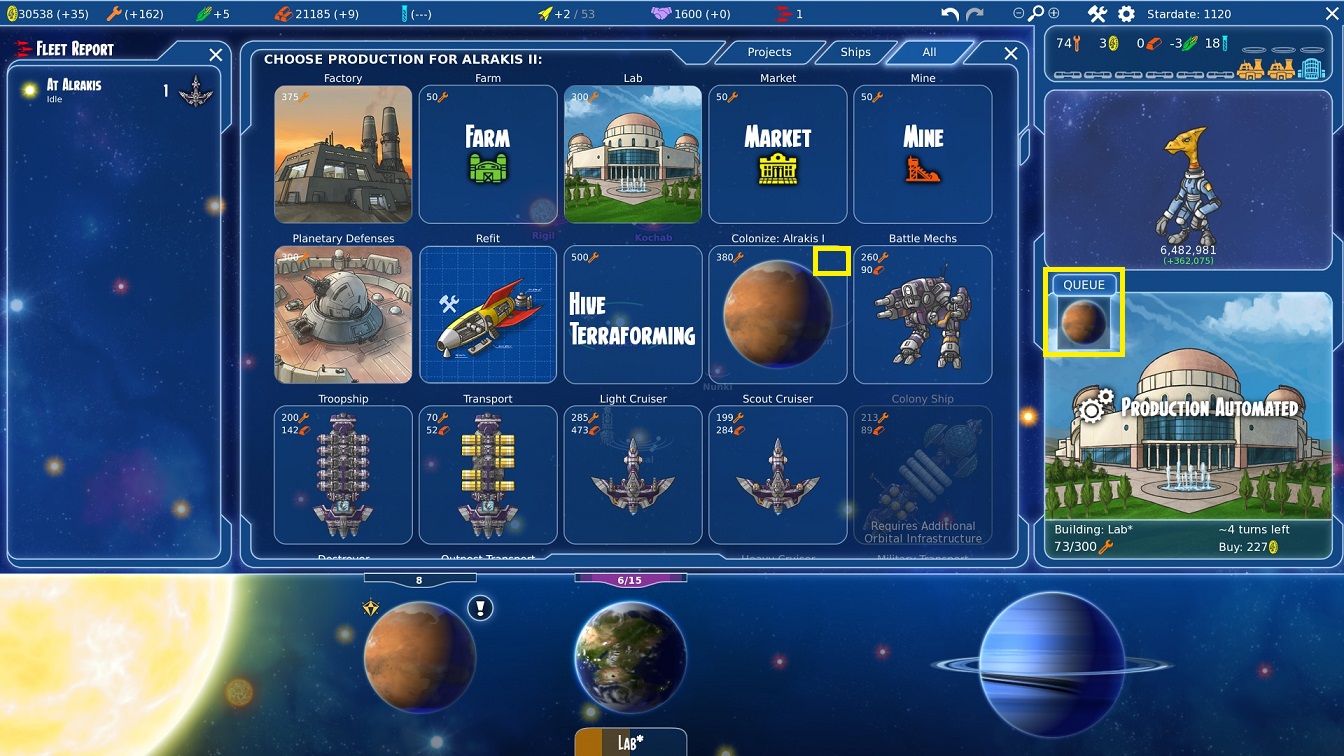Open the gear settings icon

point(1126,14)
